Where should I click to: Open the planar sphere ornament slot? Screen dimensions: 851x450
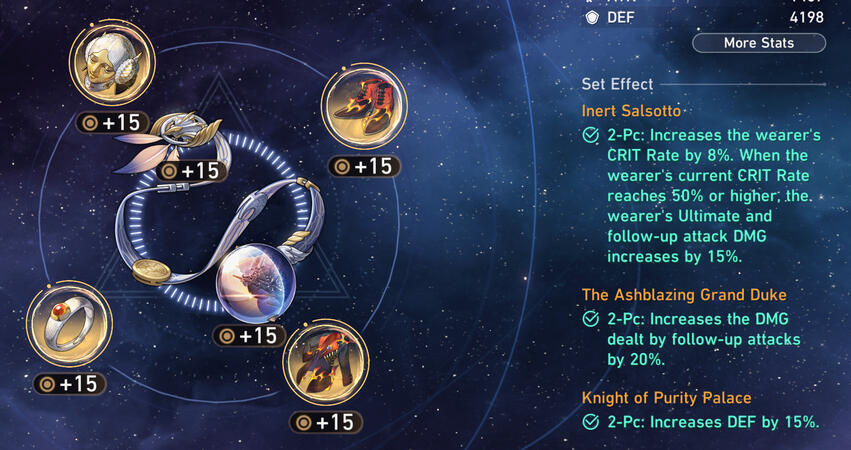point(254,280)
